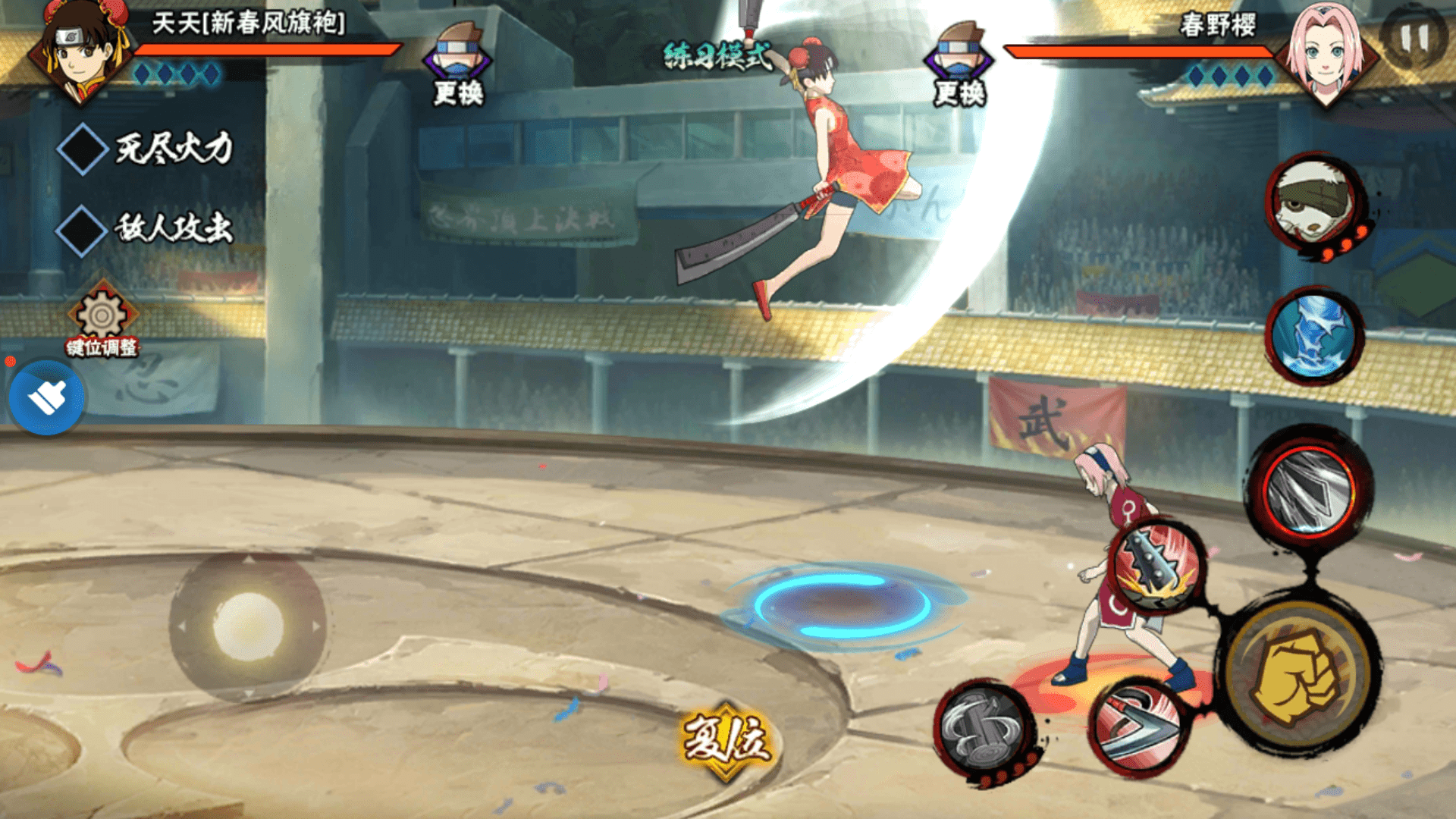This screenshot has height=819, width=1456.
Task: Select Haruno Sakura's portrait
Action: [1324, 53]
